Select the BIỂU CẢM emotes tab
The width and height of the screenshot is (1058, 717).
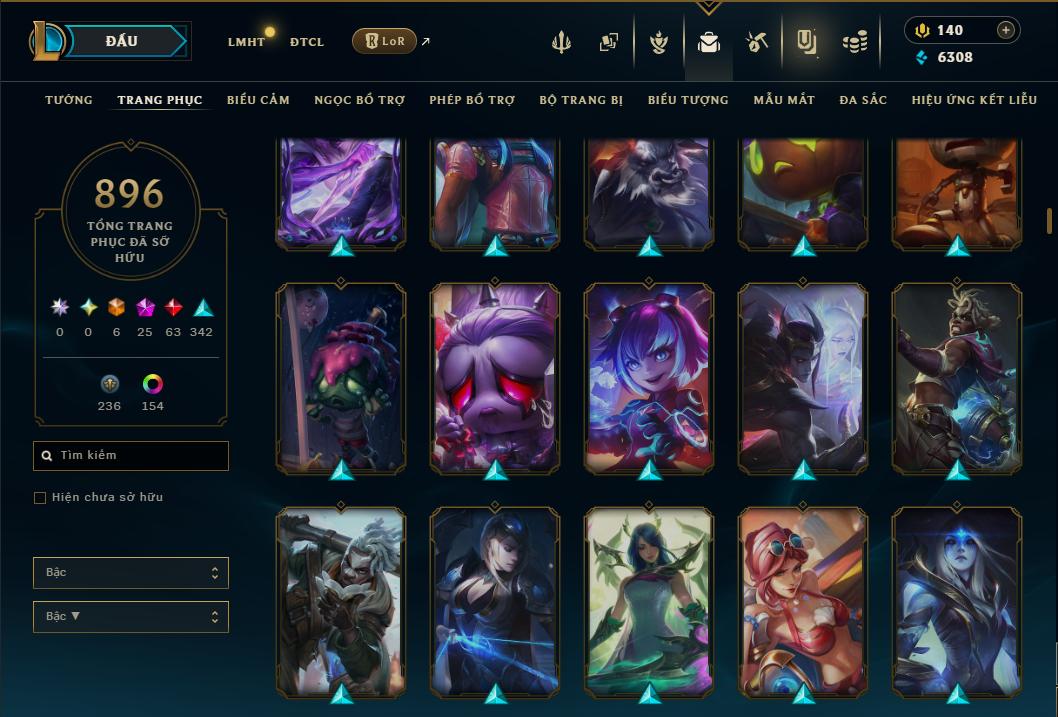point(258,100)
